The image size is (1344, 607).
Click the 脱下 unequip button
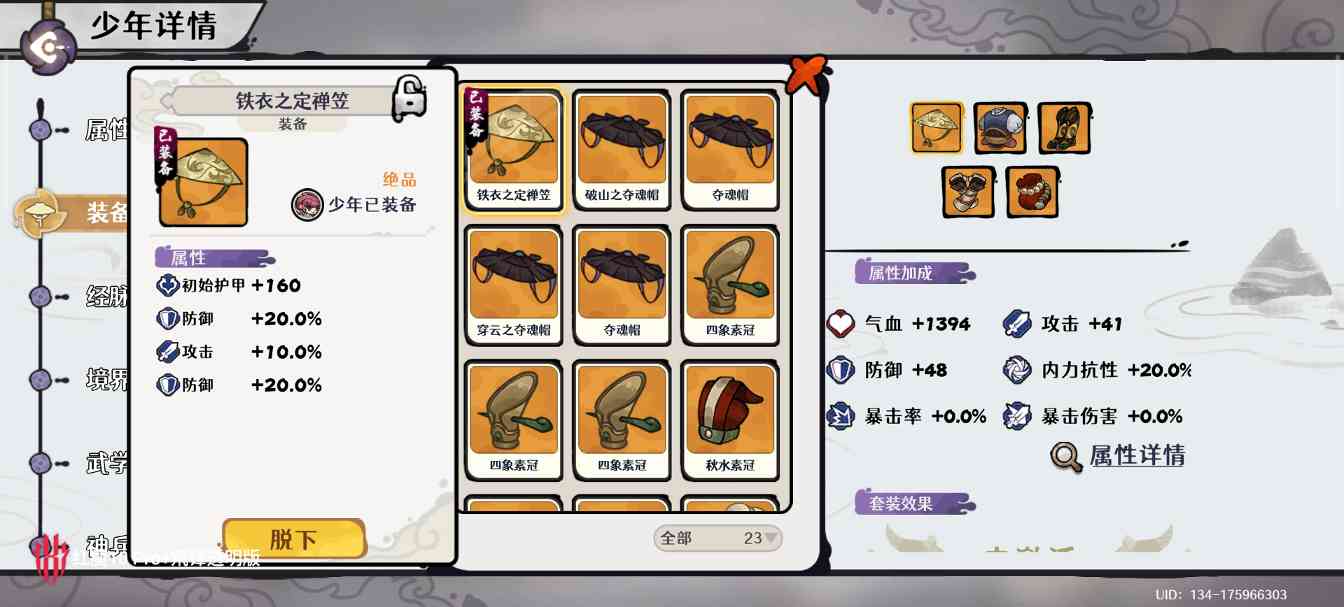pos(293,539)
